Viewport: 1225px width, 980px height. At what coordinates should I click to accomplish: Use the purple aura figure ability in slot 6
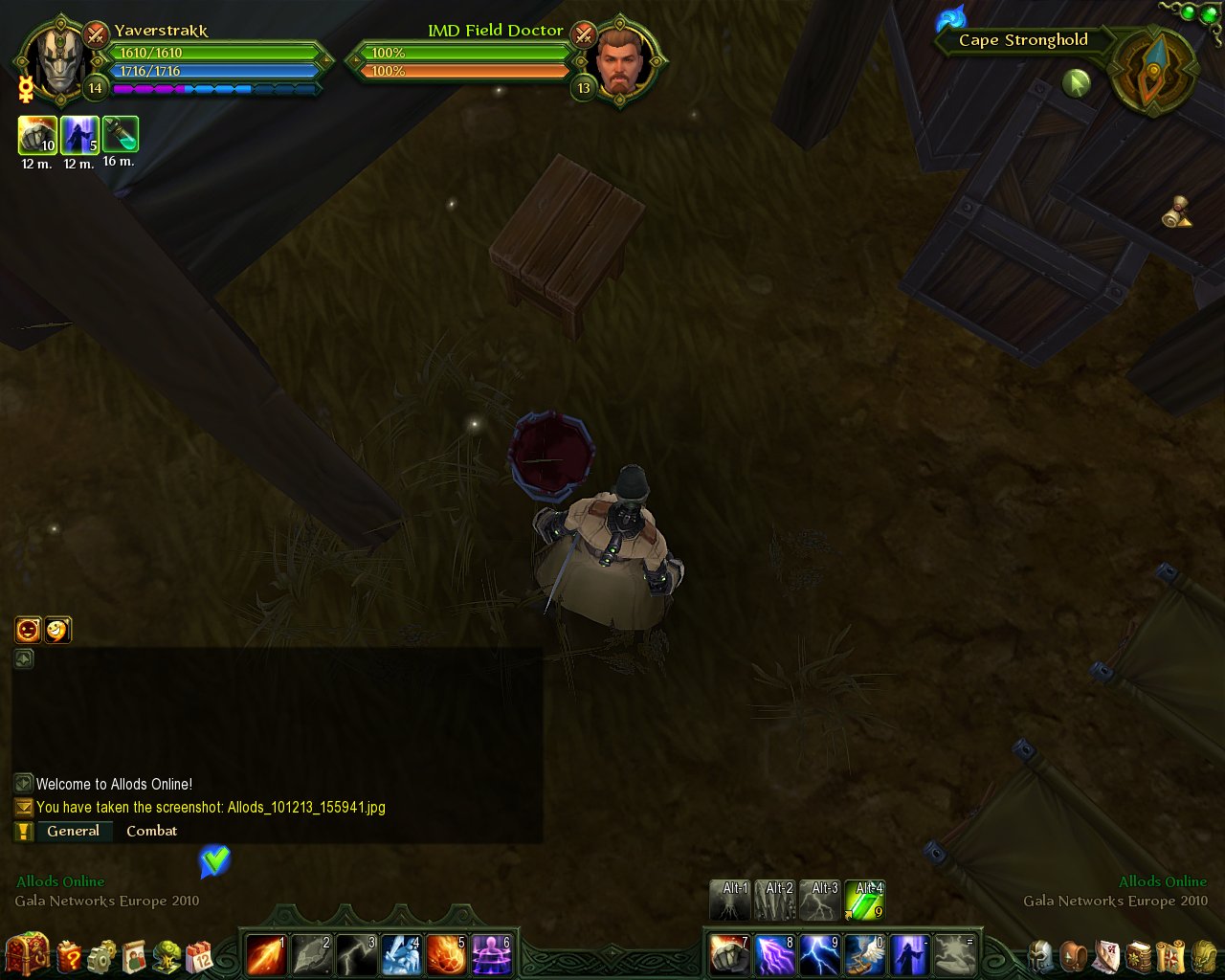[x=492, y=954]
